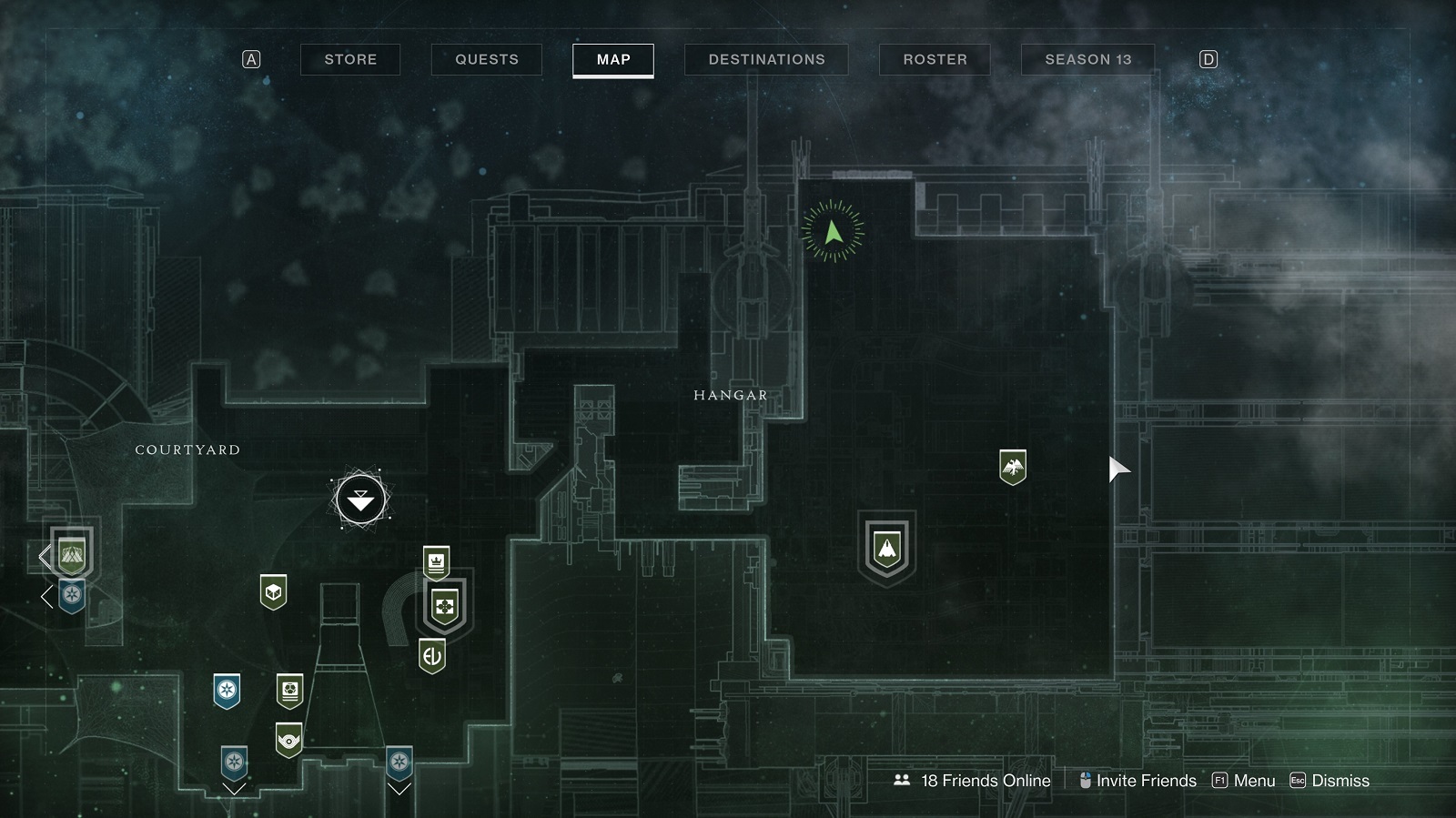
Task: Select the hawk vendor icon in the Hangar
Action: 1013,466
